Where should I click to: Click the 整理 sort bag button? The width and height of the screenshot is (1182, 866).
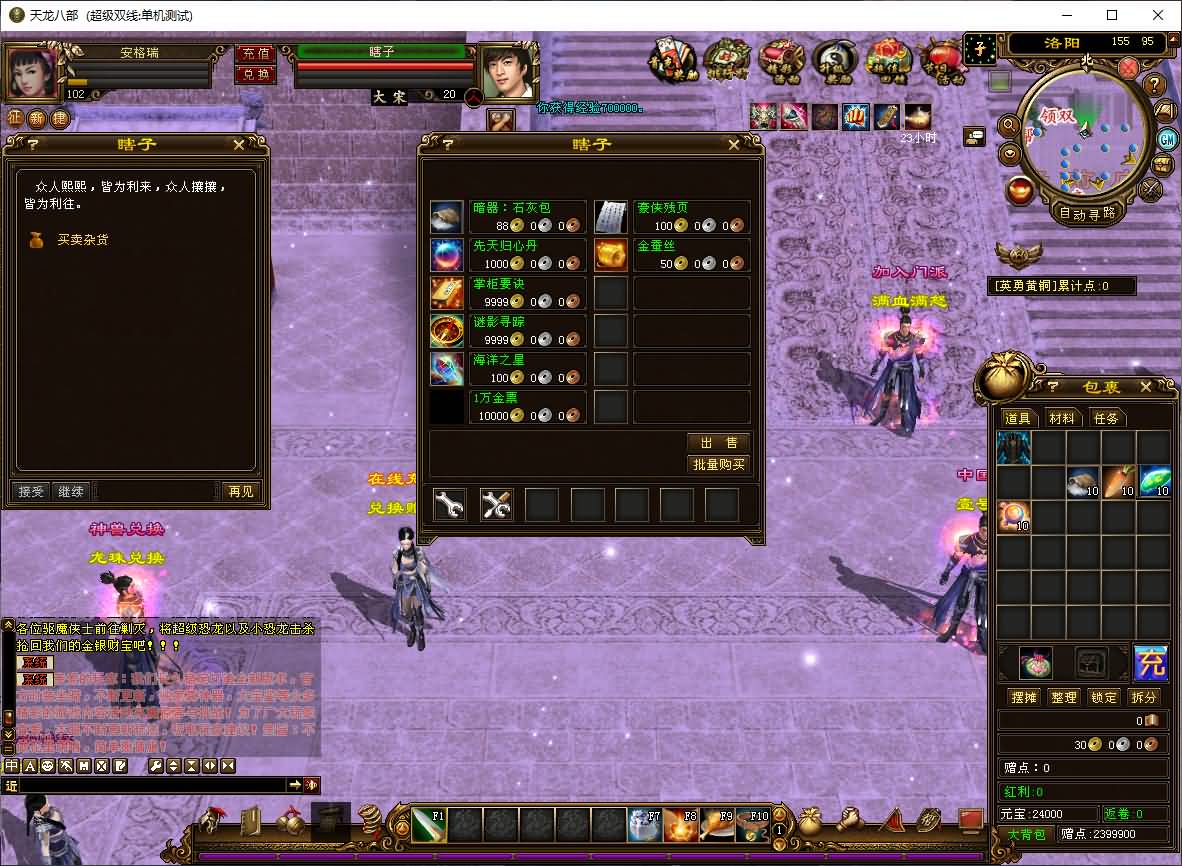click(1064, 697)
